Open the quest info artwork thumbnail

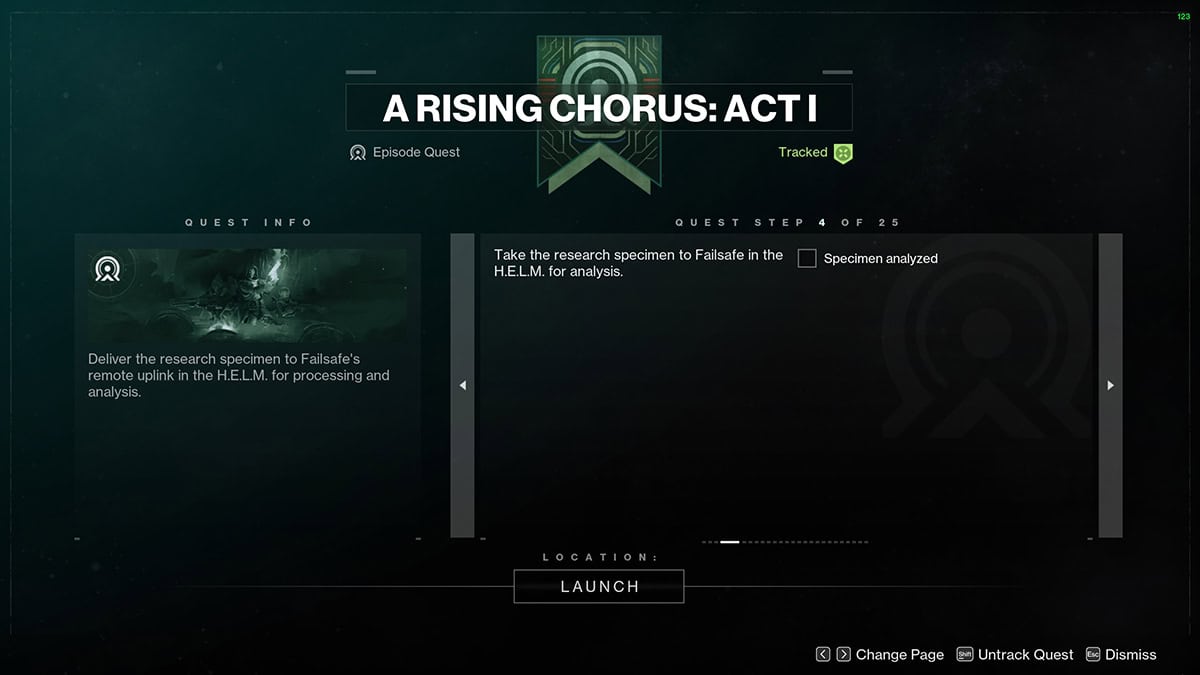(247, 295)
